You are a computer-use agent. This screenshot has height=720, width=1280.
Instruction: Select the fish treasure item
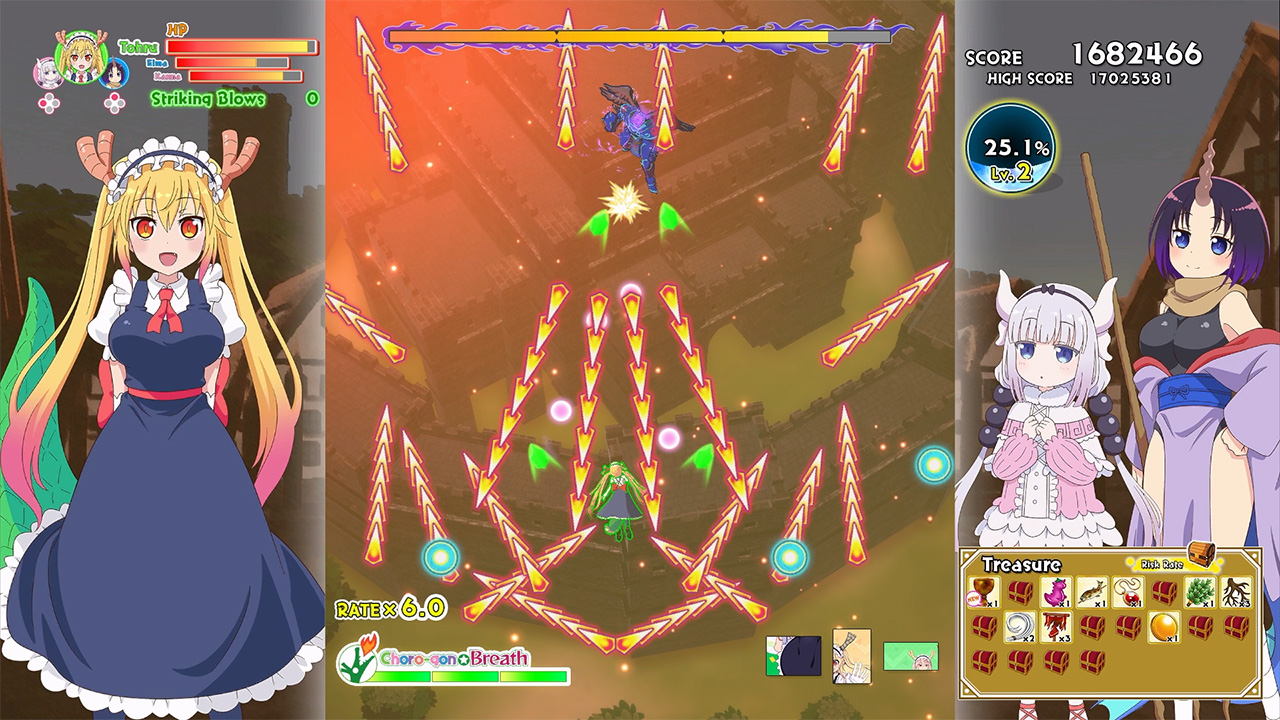coord(1093,592)
